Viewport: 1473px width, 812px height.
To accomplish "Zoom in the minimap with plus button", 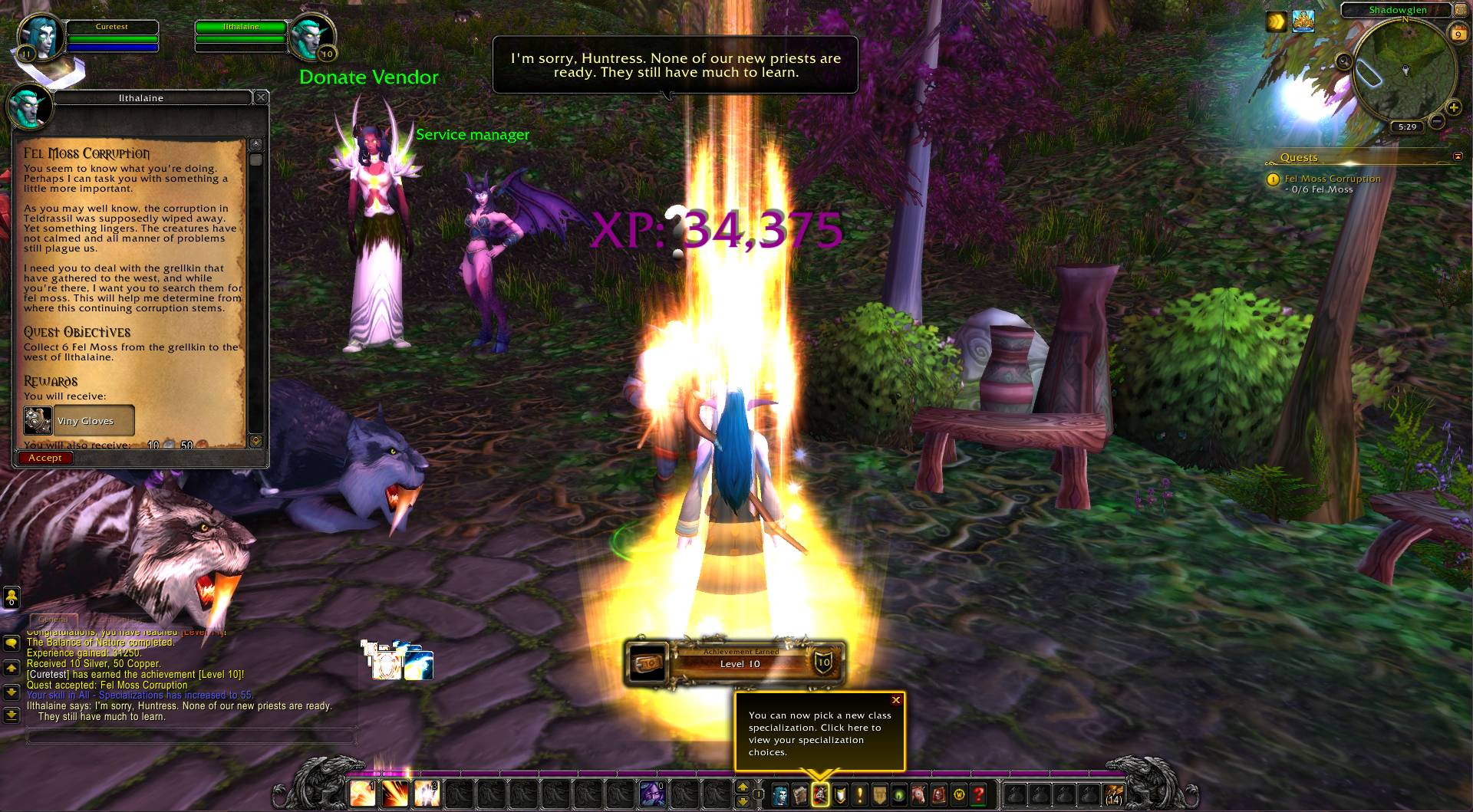I will (x=1453, y=108).
